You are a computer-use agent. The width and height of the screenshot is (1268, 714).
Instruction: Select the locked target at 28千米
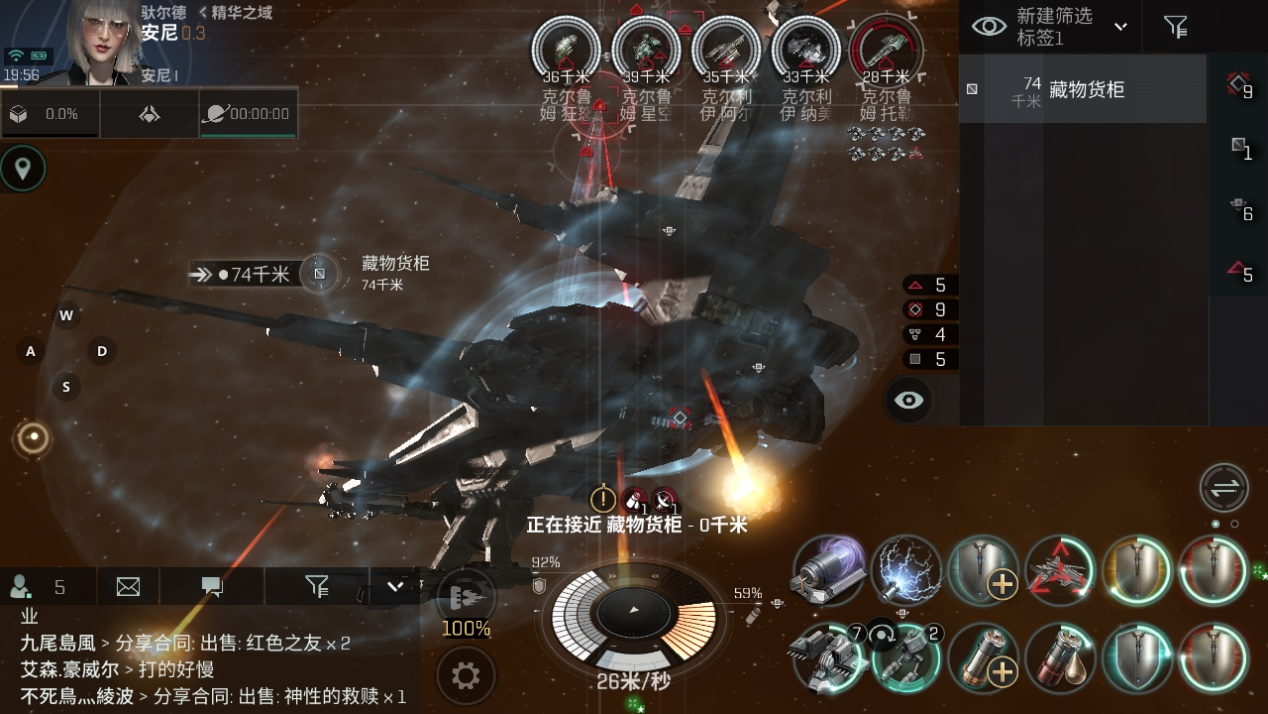pyautogui.click(x=886, y=49)
